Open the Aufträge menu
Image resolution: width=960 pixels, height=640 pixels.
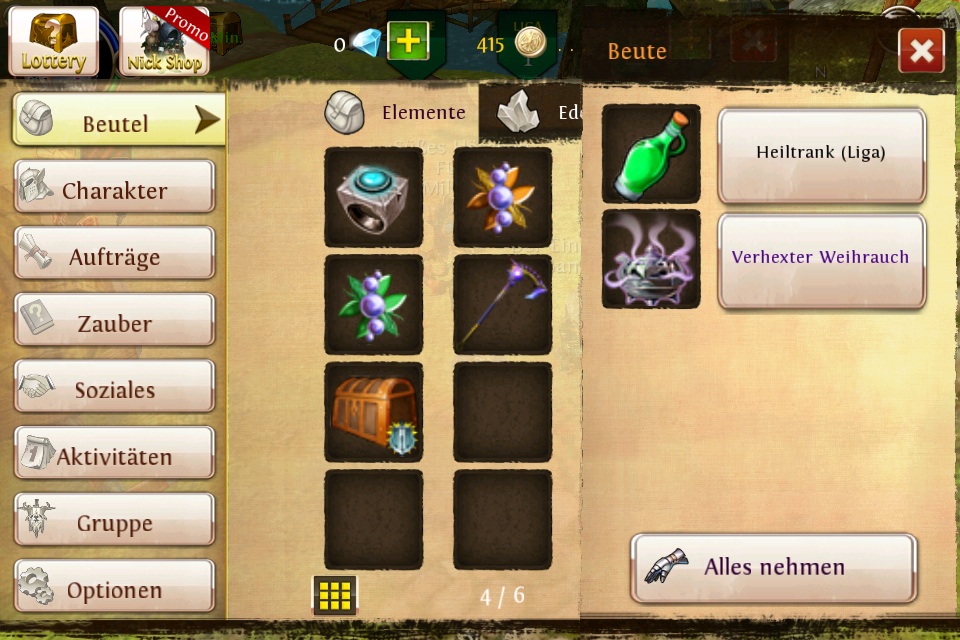tap(114, 254)
